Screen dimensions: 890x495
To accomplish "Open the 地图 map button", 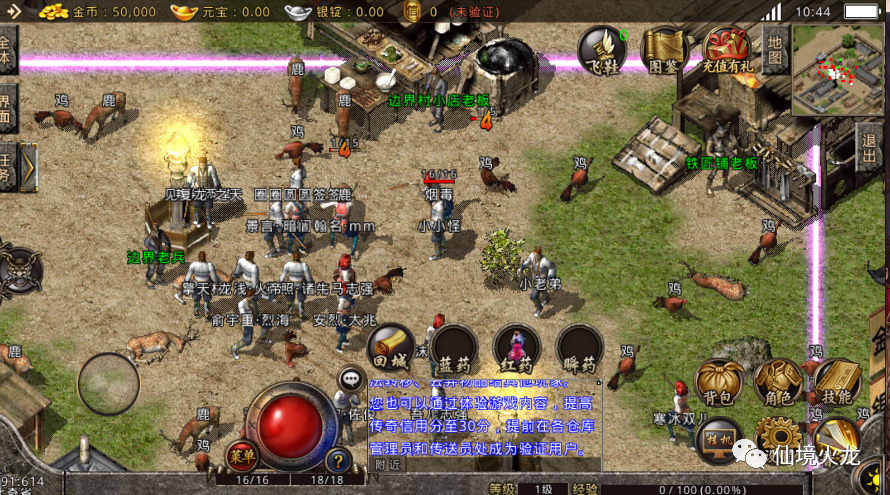I will (775, 49).
